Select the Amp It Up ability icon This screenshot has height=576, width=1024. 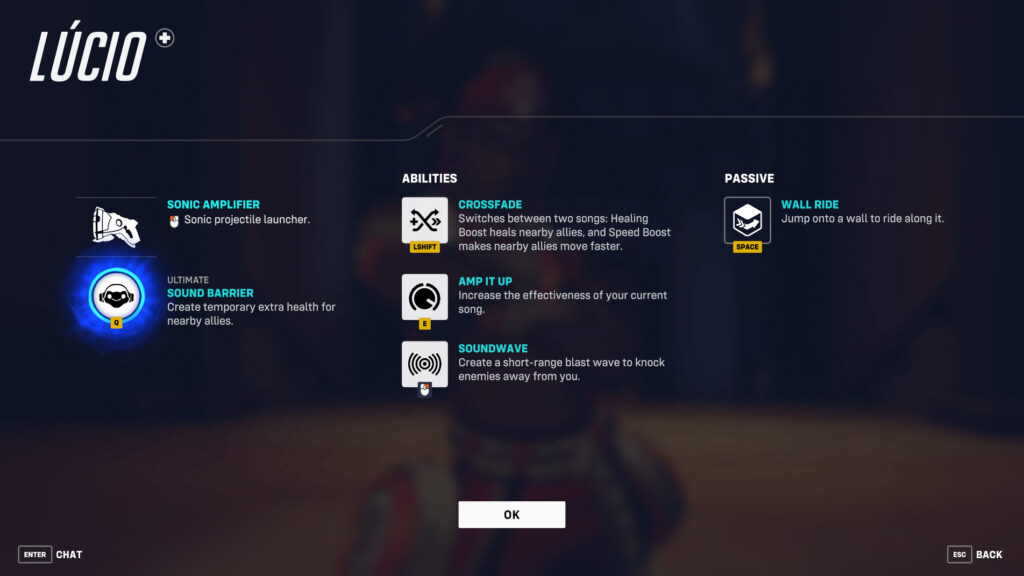425,297
